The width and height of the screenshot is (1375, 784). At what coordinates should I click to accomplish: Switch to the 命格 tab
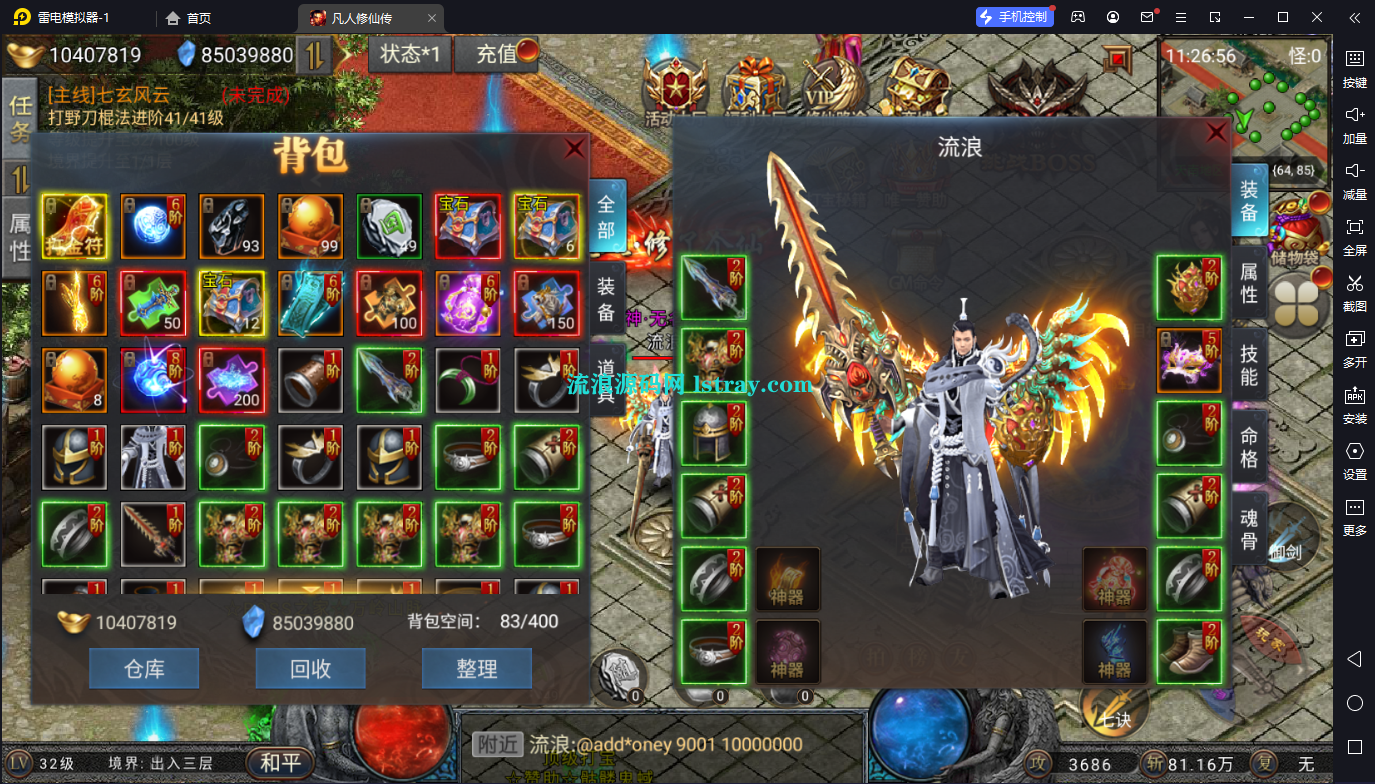(1249, 447)
